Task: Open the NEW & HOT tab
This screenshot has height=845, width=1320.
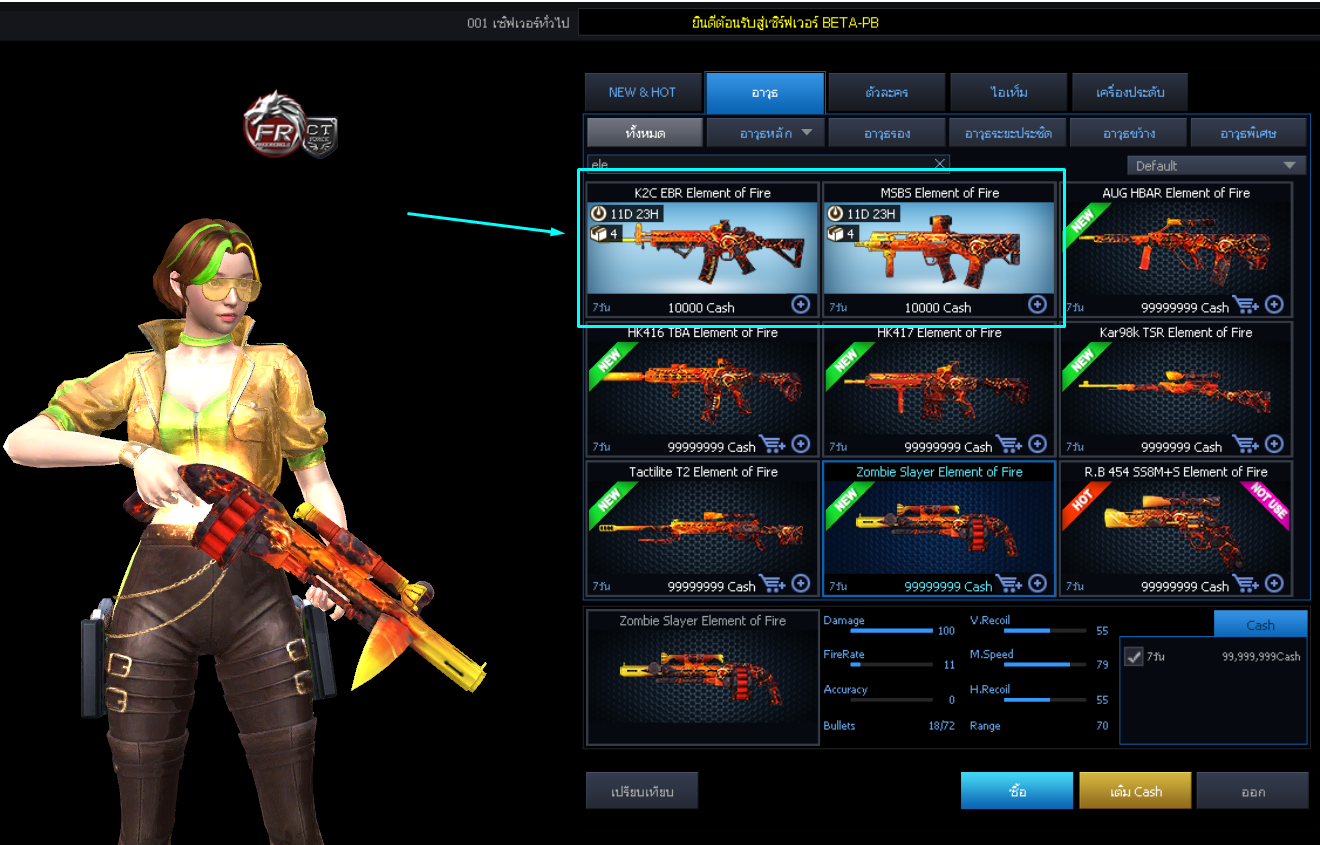Action: 643,92
